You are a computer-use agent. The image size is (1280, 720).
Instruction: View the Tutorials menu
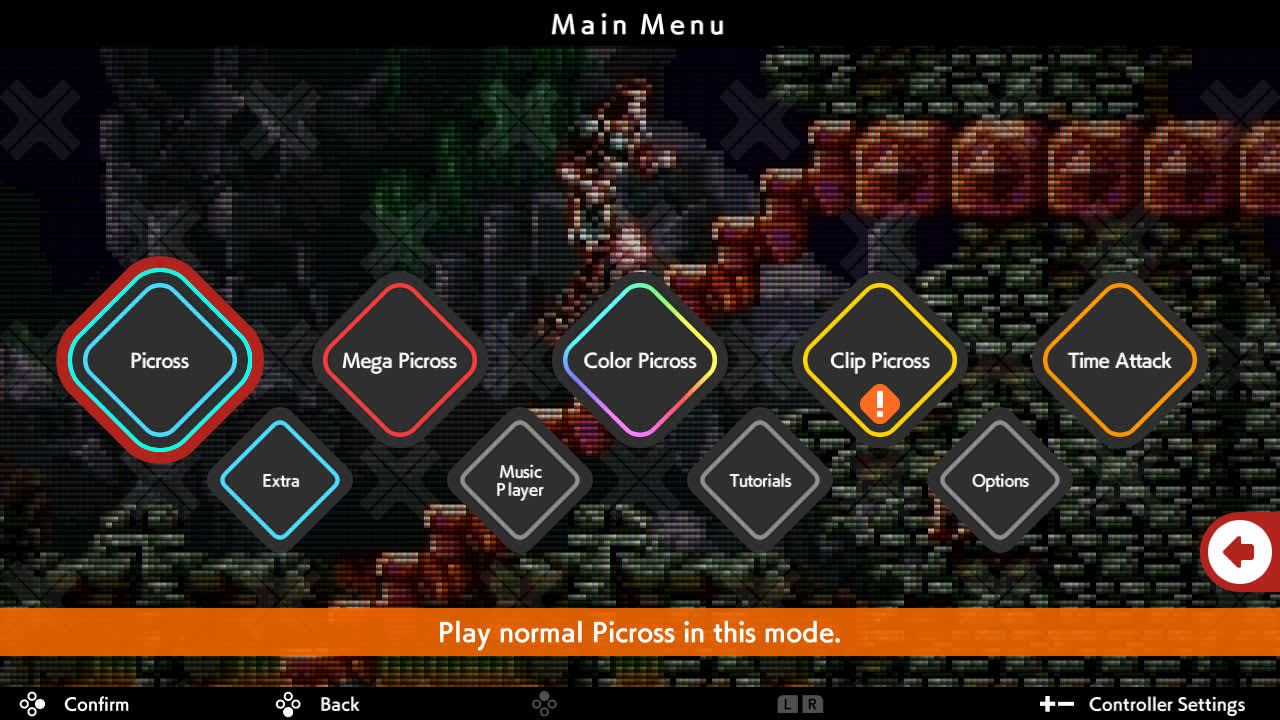coord(760,481)
